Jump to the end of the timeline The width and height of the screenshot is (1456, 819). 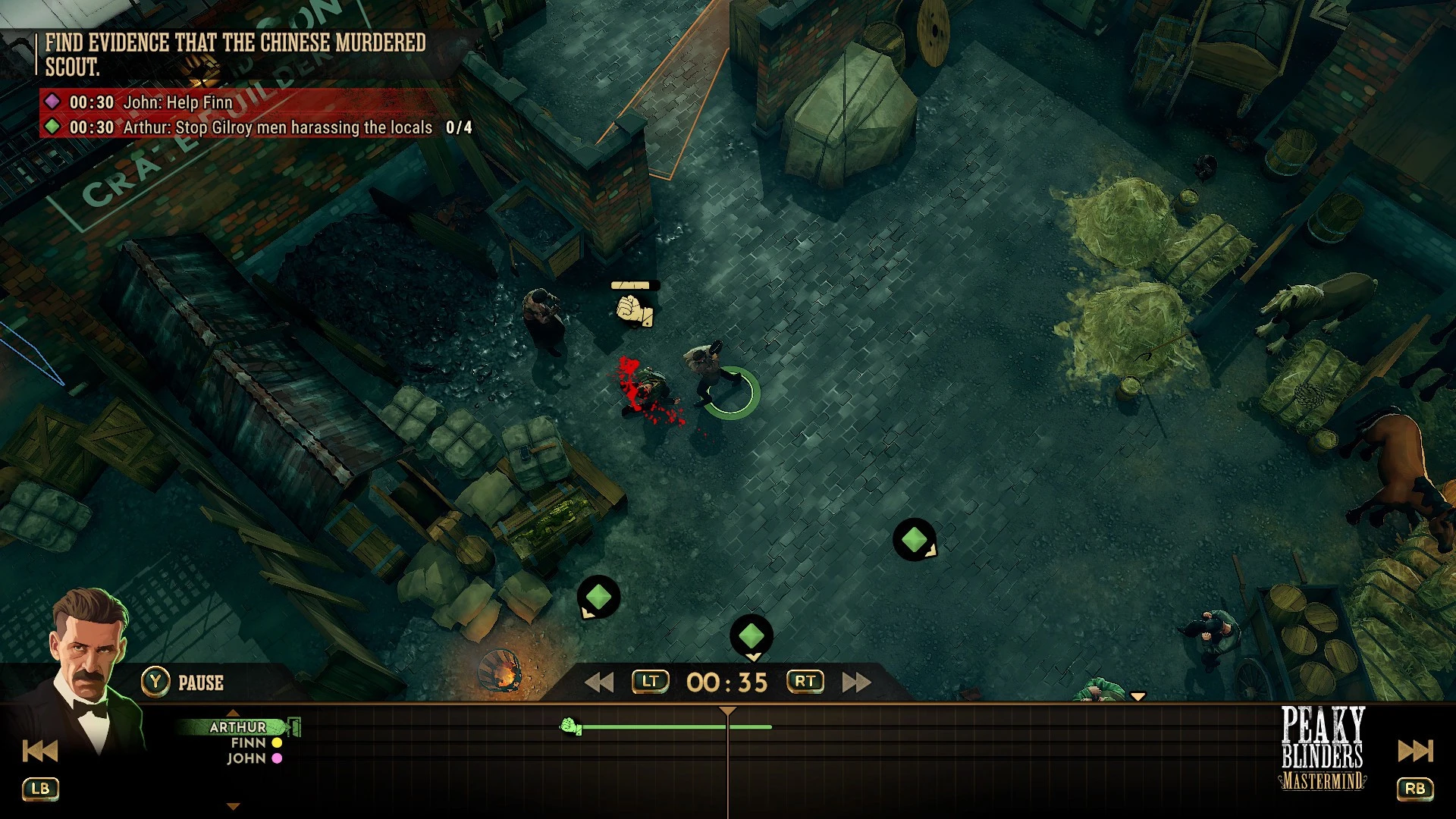coord(1415,751)
